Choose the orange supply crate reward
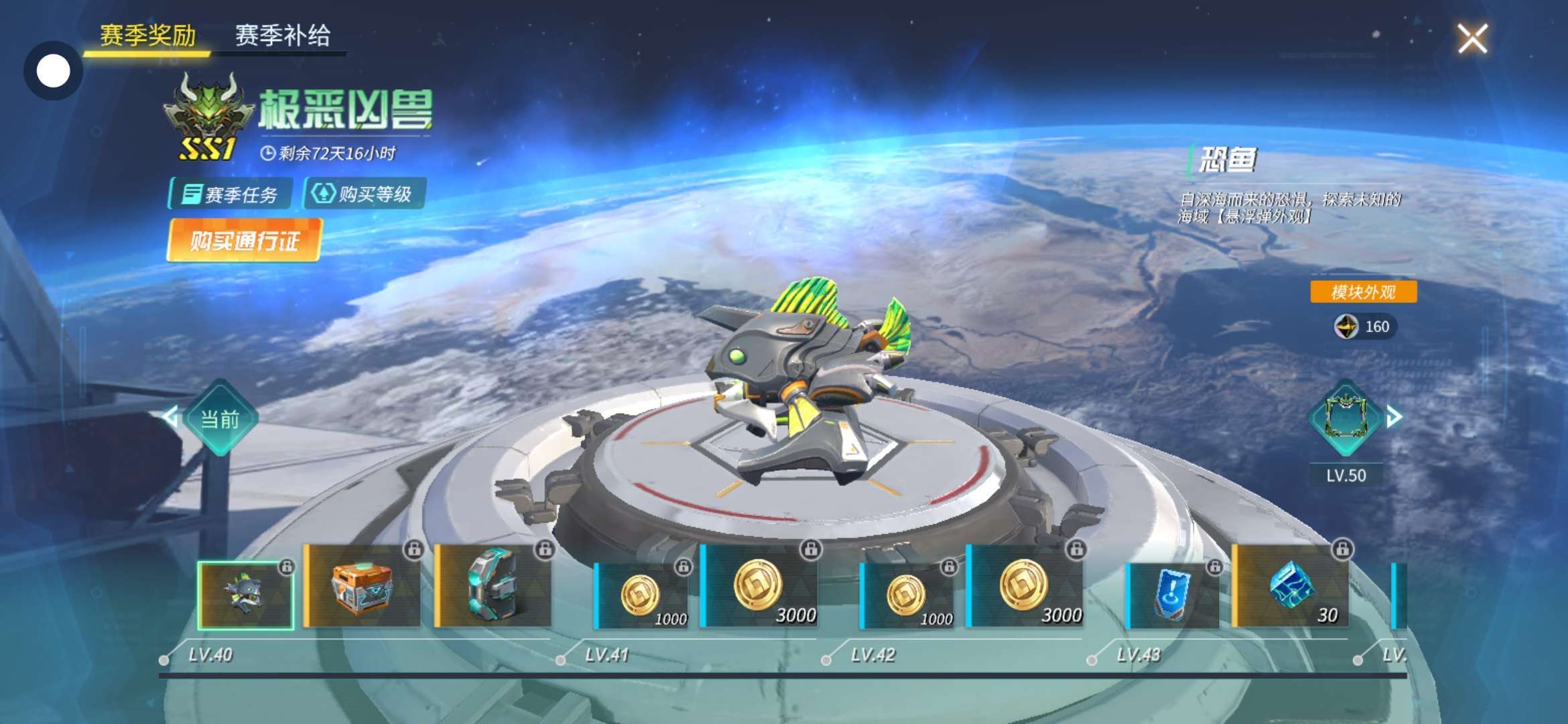This screenshot has height=724, width=1568. pyautogui.click(x=363, y=587)
